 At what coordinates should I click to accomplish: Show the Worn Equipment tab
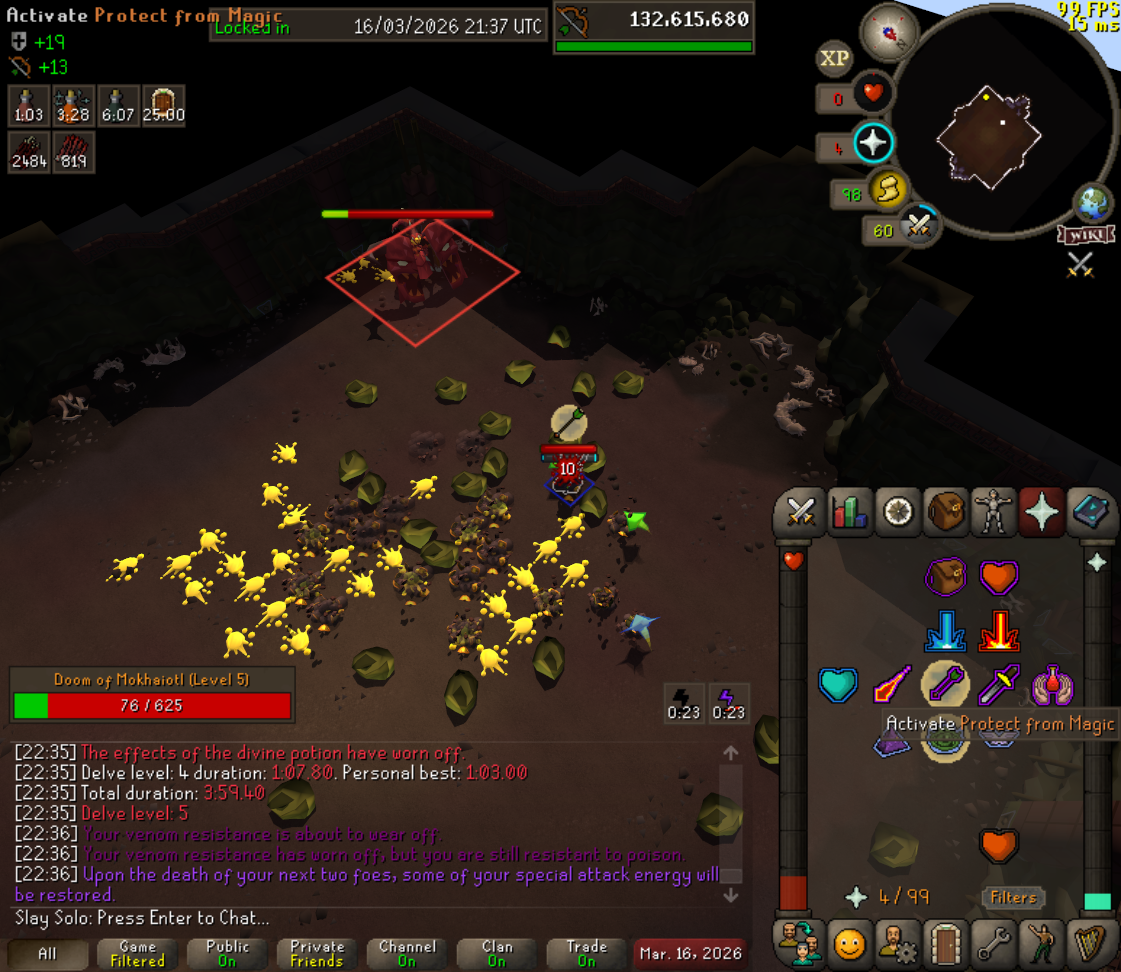pos(994,513)
